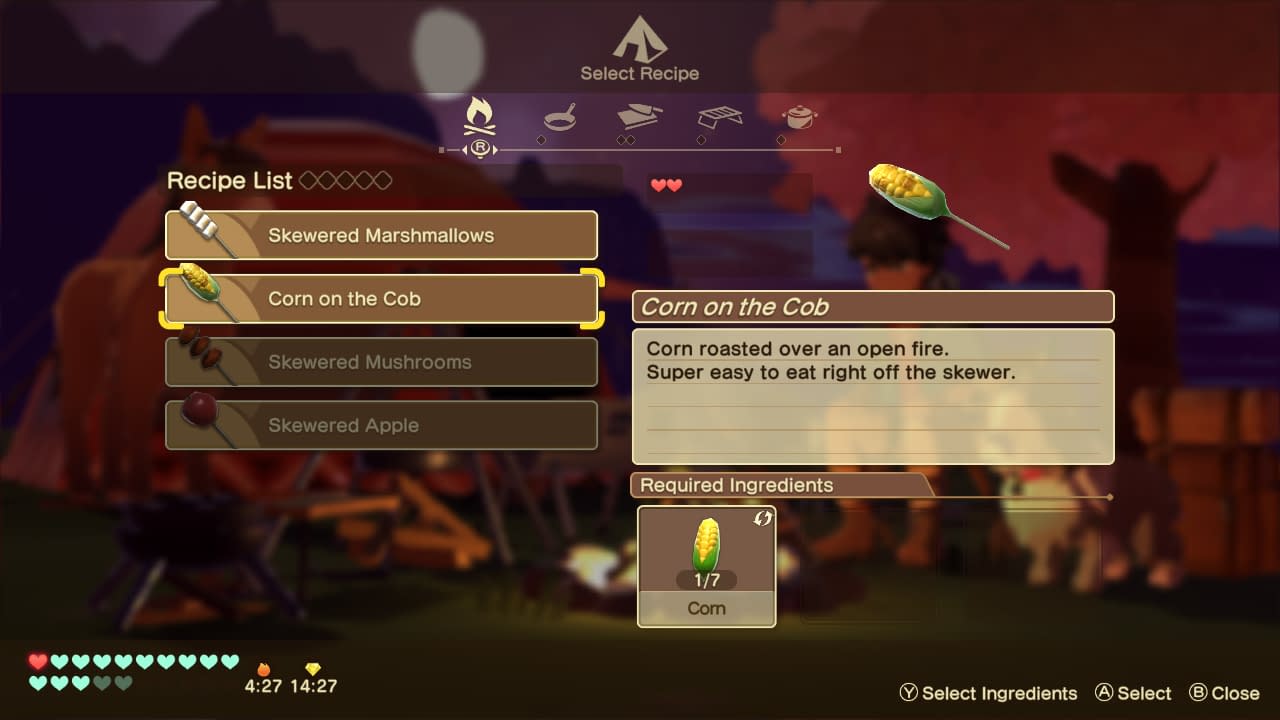Switch to the cutting board tab
This screenshot has height=720, width=1280.
click(640, 118)
